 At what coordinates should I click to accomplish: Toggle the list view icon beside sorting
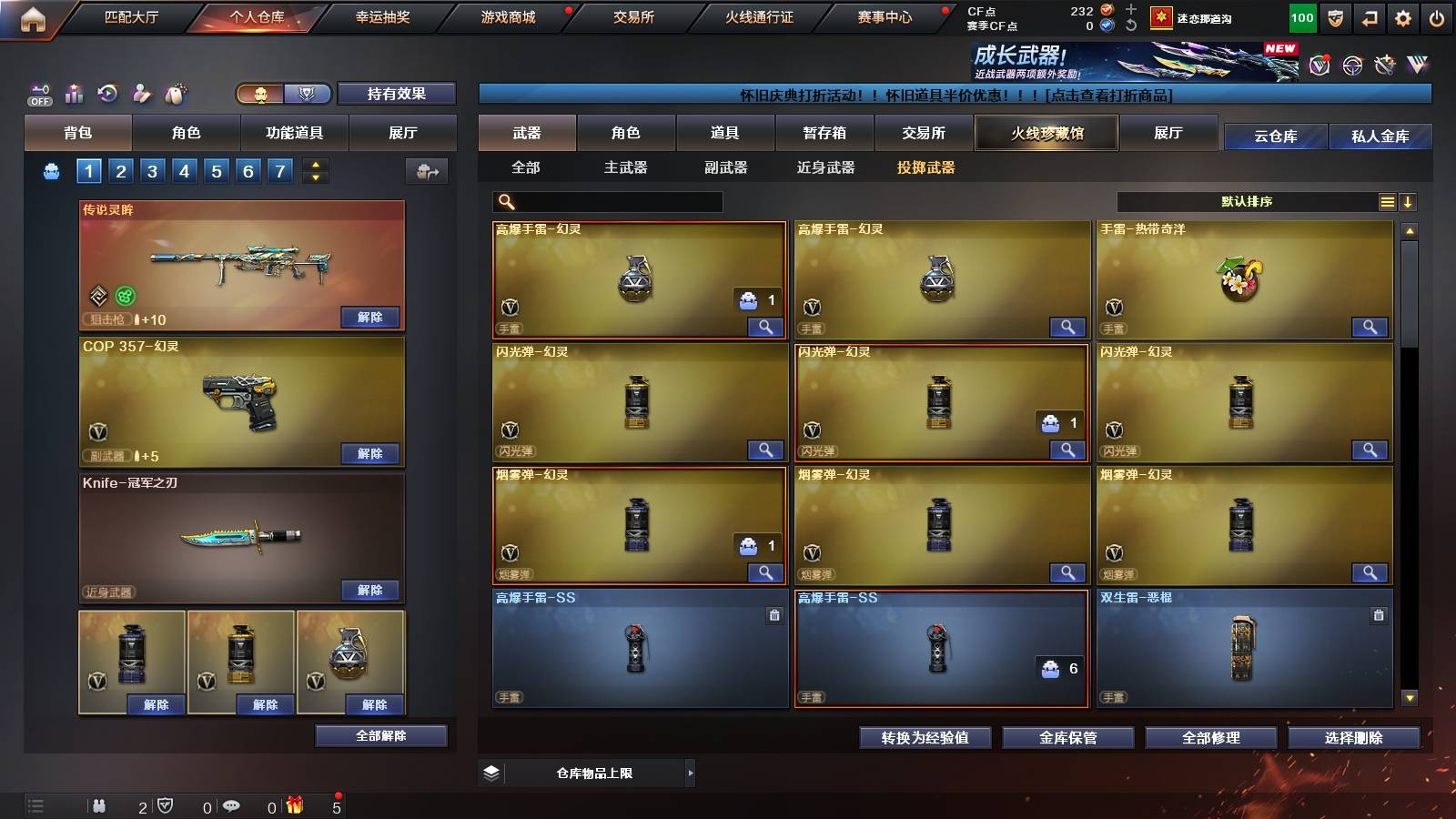click(1386, 202)
